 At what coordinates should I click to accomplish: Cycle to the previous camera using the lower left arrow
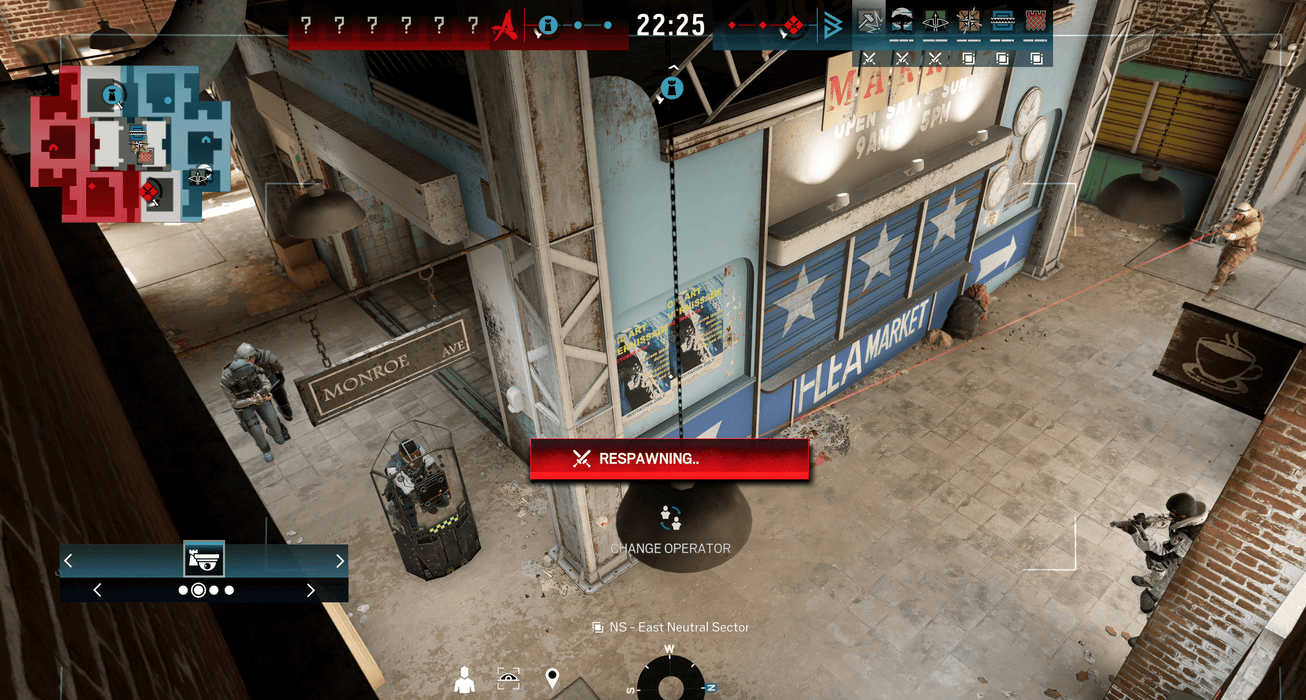tap(97, 590)
